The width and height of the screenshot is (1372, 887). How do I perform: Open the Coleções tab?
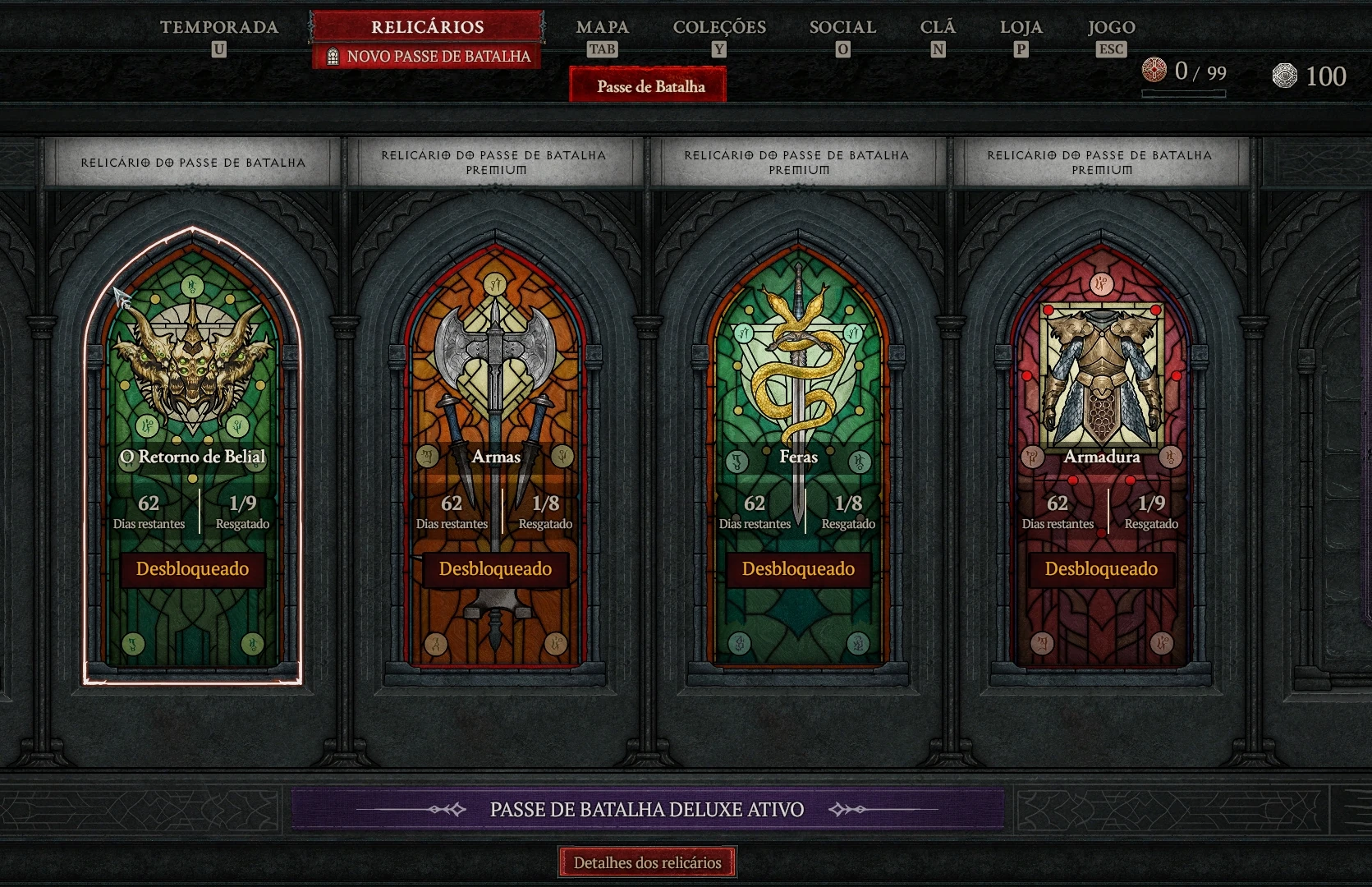[719, 28]
